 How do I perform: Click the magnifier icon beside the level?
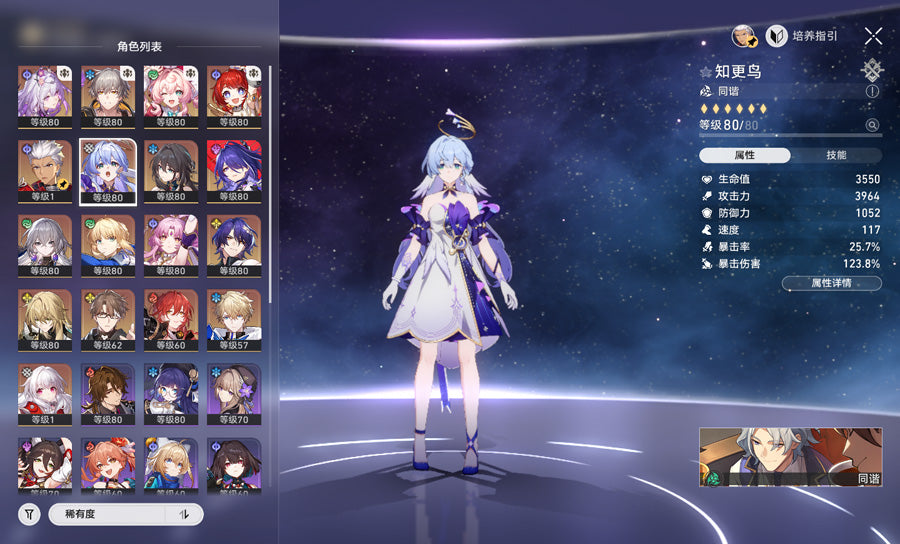coord(872,125)
